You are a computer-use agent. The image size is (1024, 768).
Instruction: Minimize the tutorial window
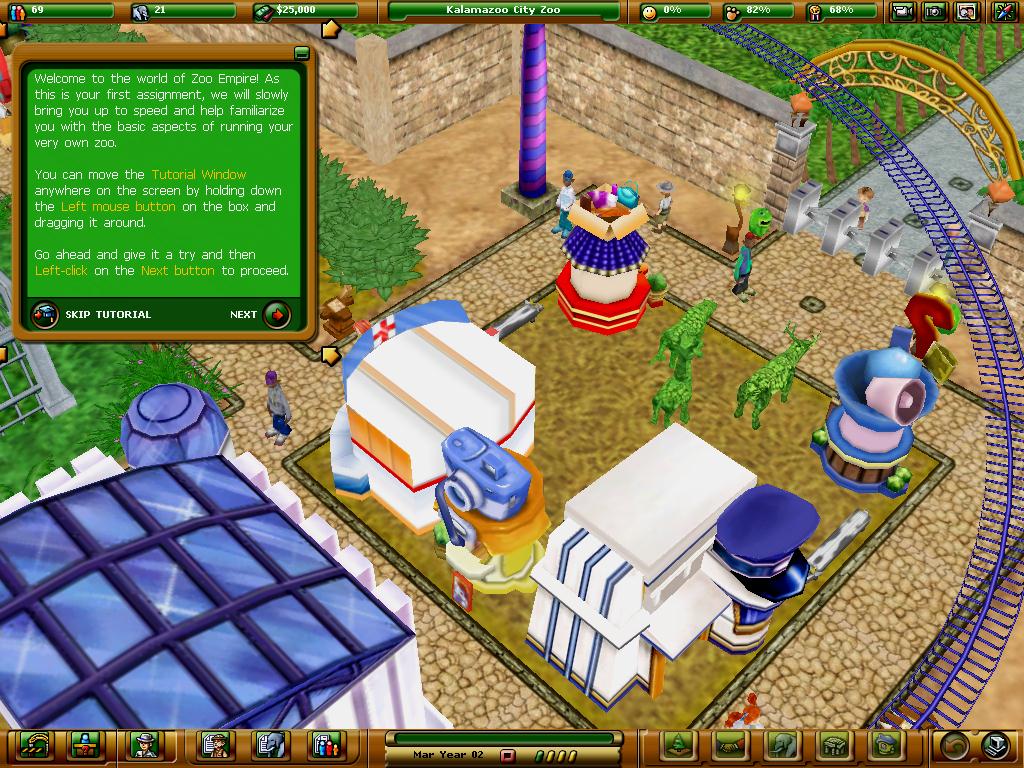coord(301,53)
